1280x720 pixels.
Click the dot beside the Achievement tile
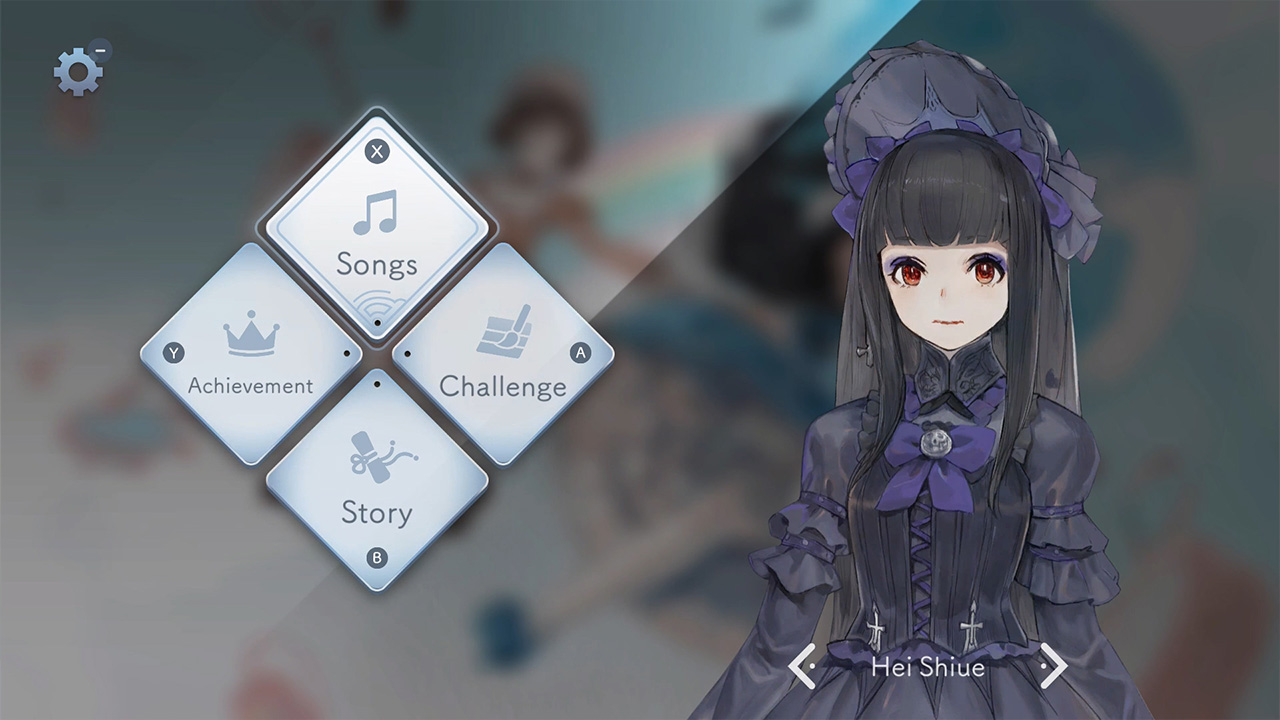coord(348,352)
